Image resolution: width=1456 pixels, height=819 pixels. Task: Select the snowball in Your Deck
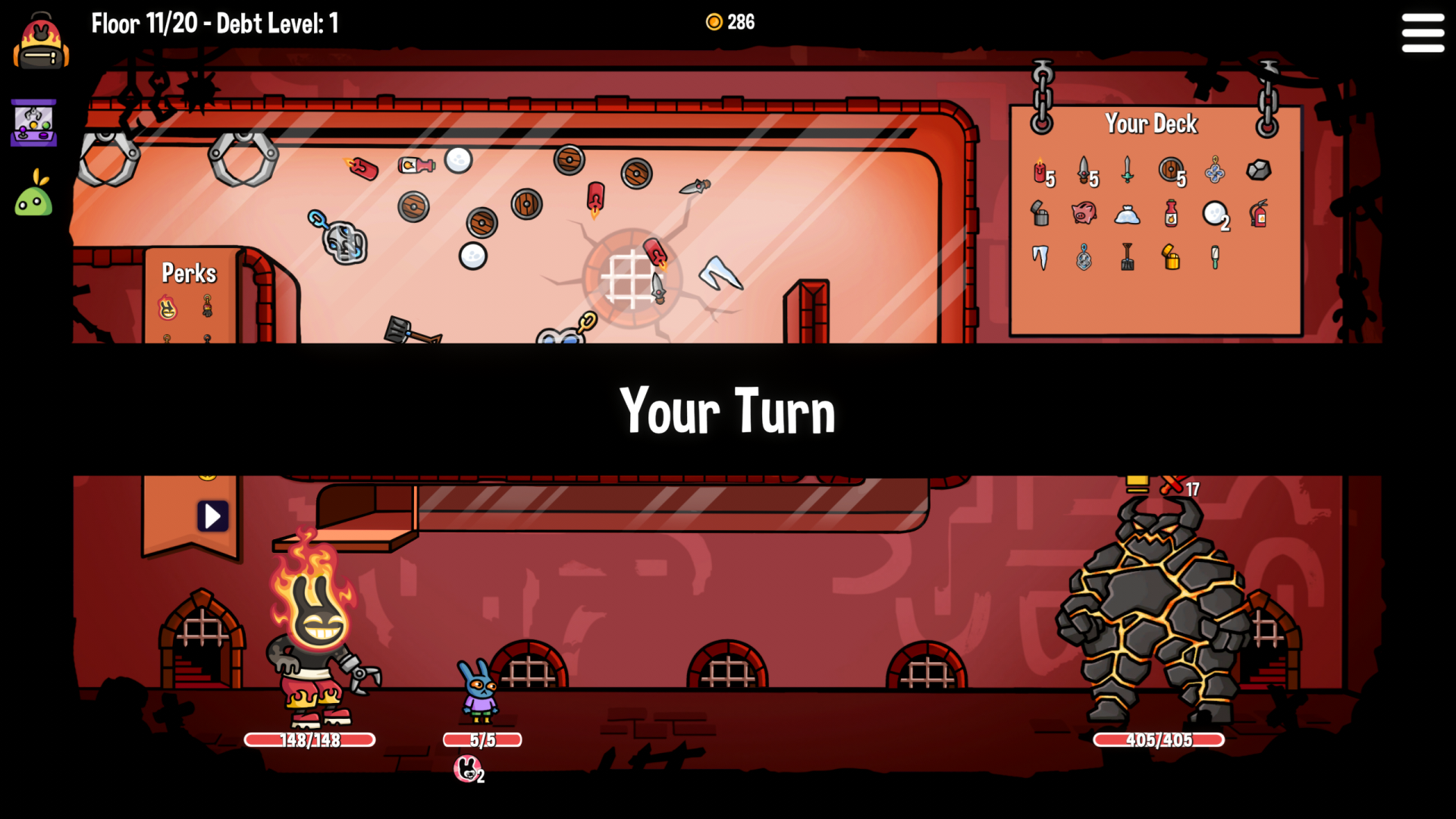click(1214, 214)
